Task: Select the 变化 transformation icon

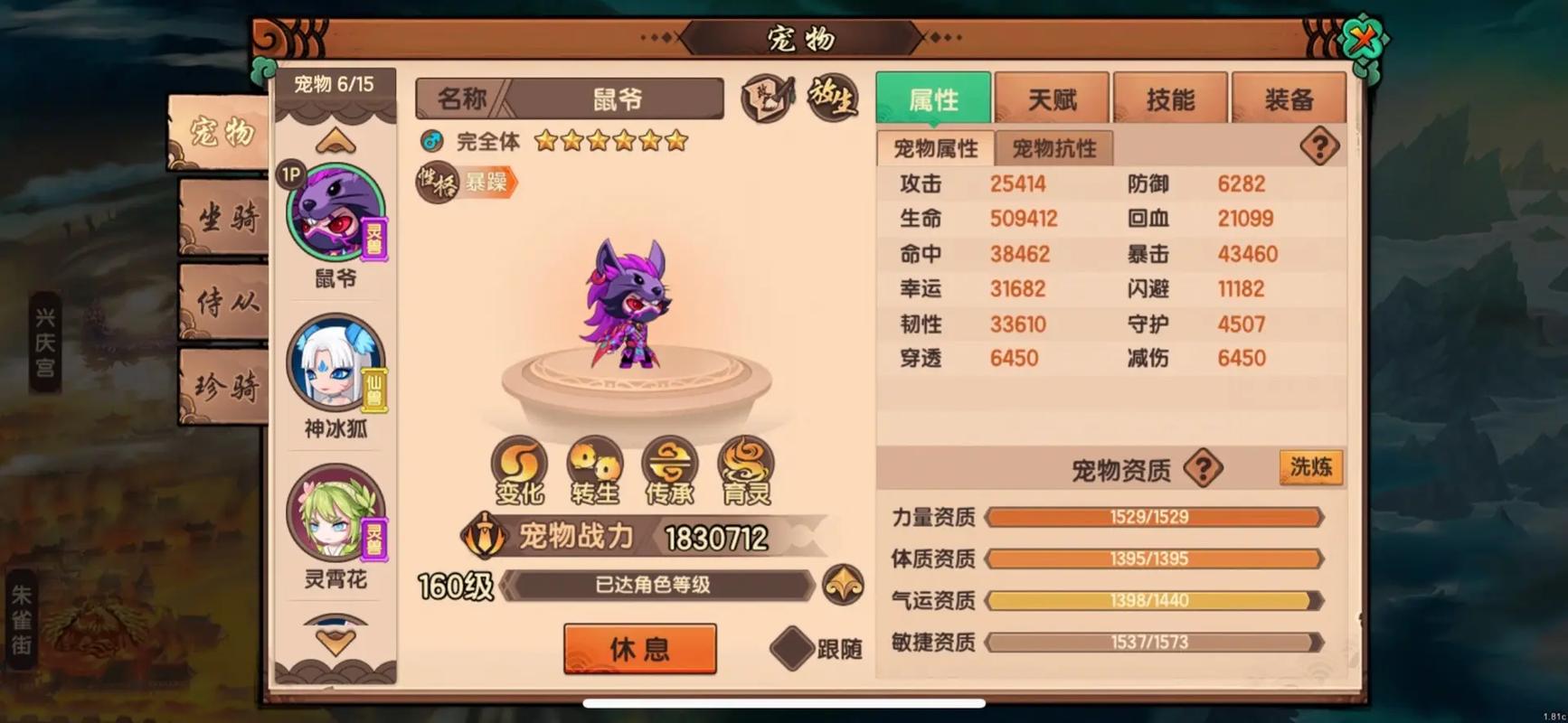Action: tap(518, 470)
